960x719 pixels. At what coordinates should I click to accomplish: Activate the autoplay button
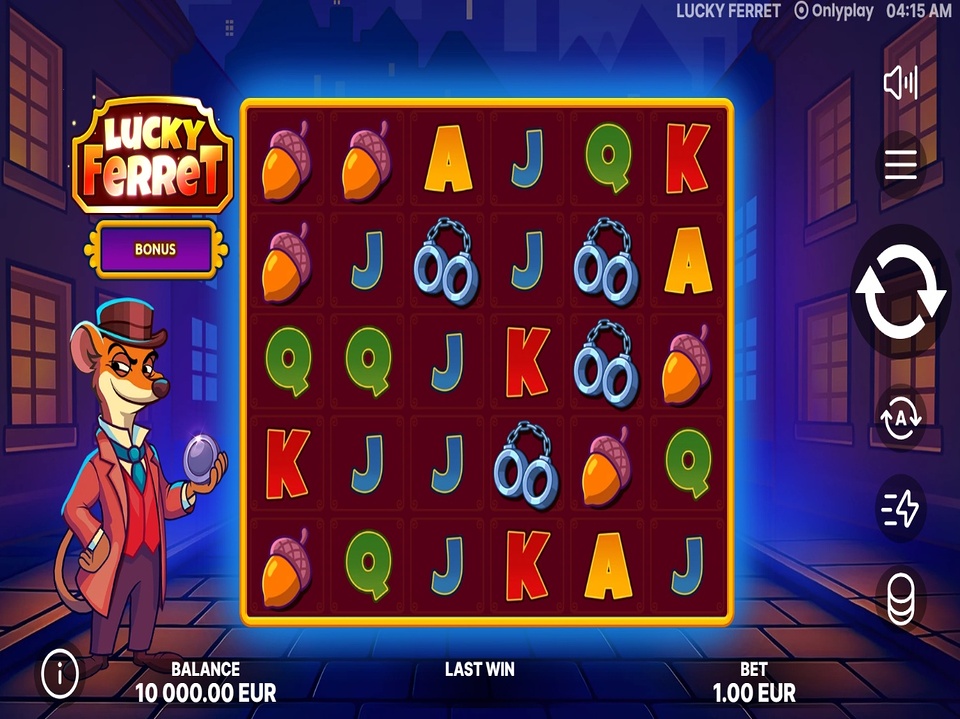(900, 420)
